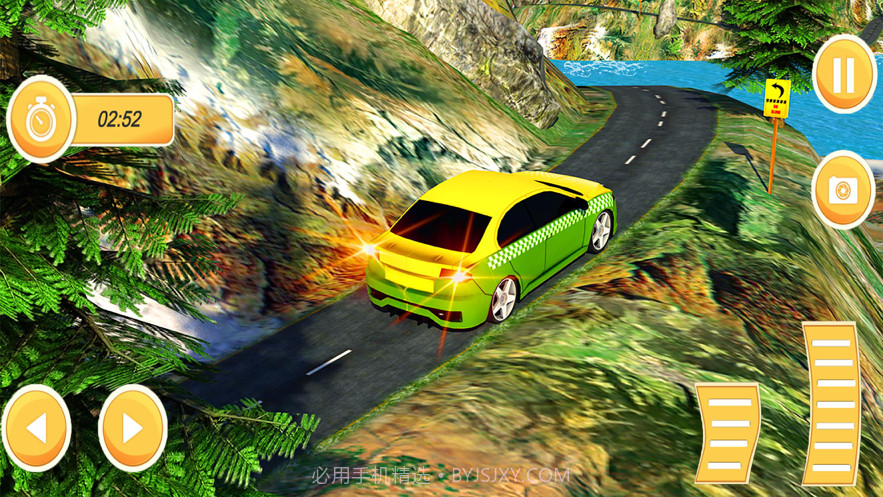Steer left with the left arrow button

tap(37, 428)
